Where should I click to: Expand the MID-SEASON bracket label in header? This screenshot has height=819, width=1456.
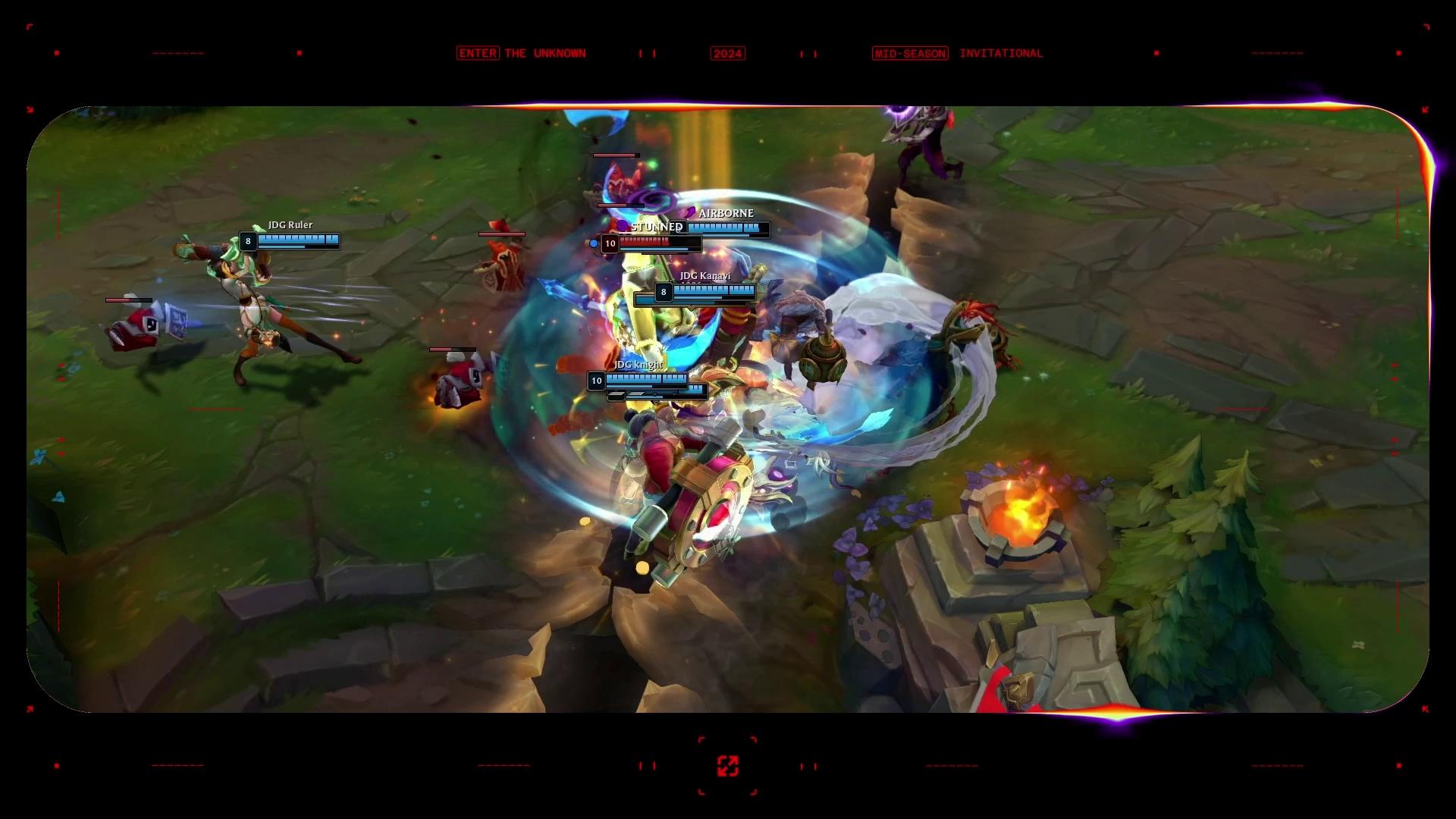click(909, 53)
